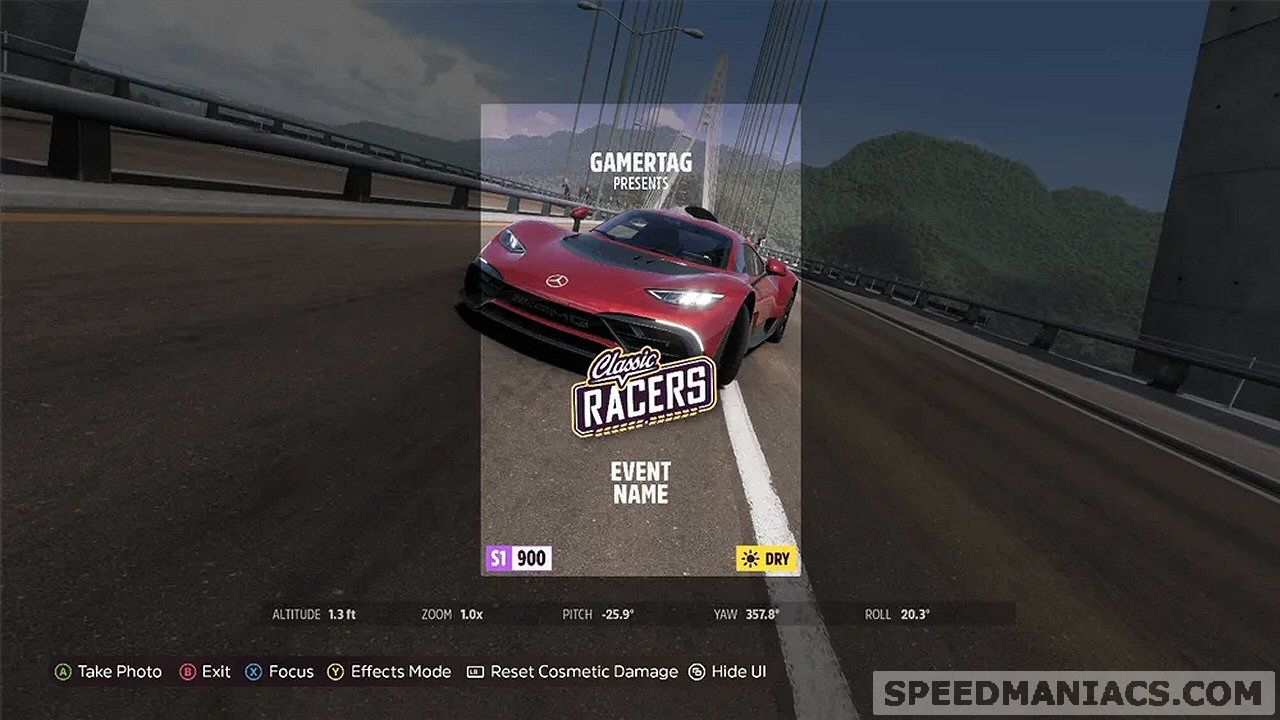The height and width of the screenshot is (720, 1280).
Task: Choose Reset Cosmetic Damage
Action: 572,672
